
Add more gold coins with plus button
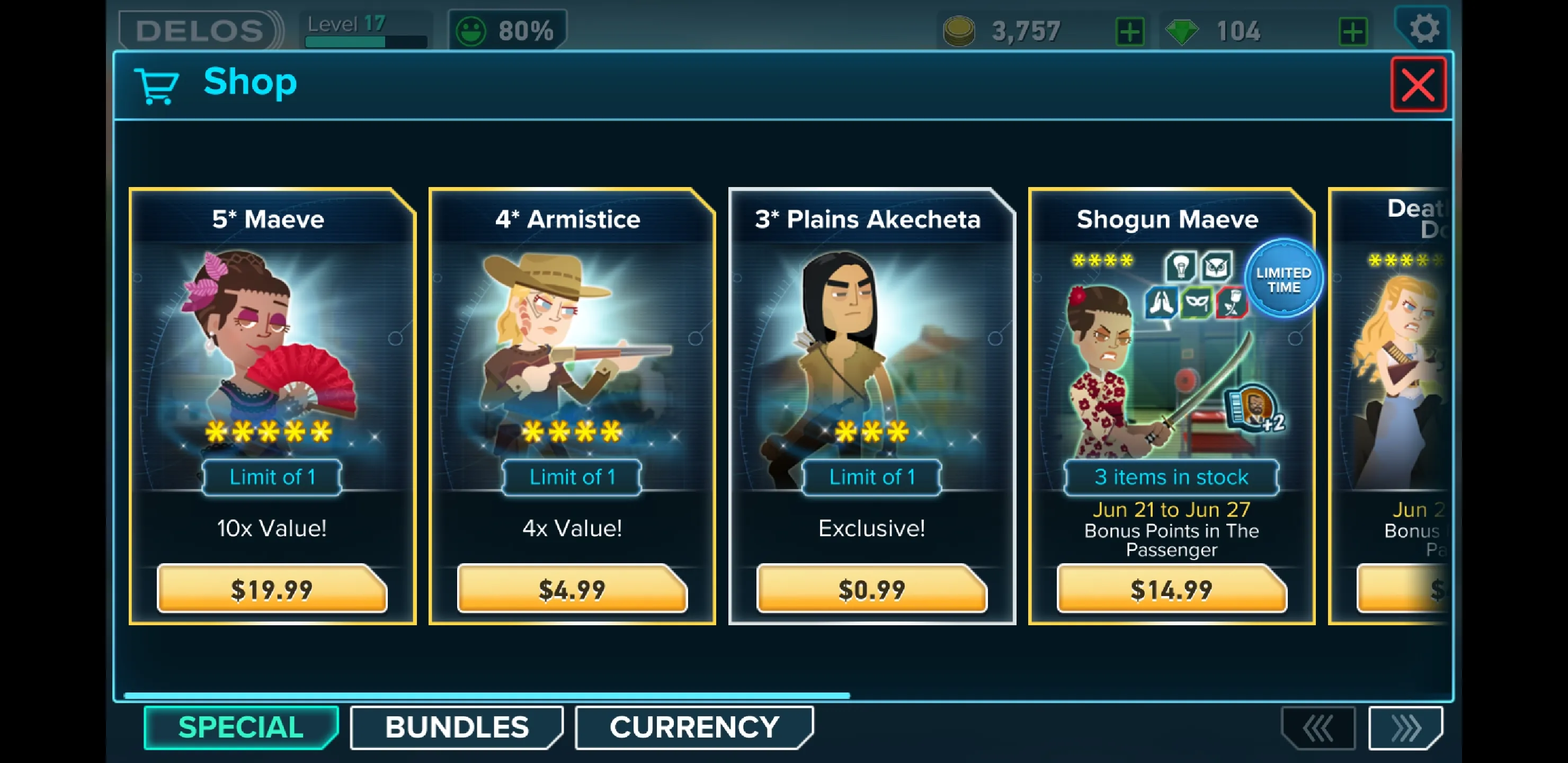click(x=1130, y=32)
